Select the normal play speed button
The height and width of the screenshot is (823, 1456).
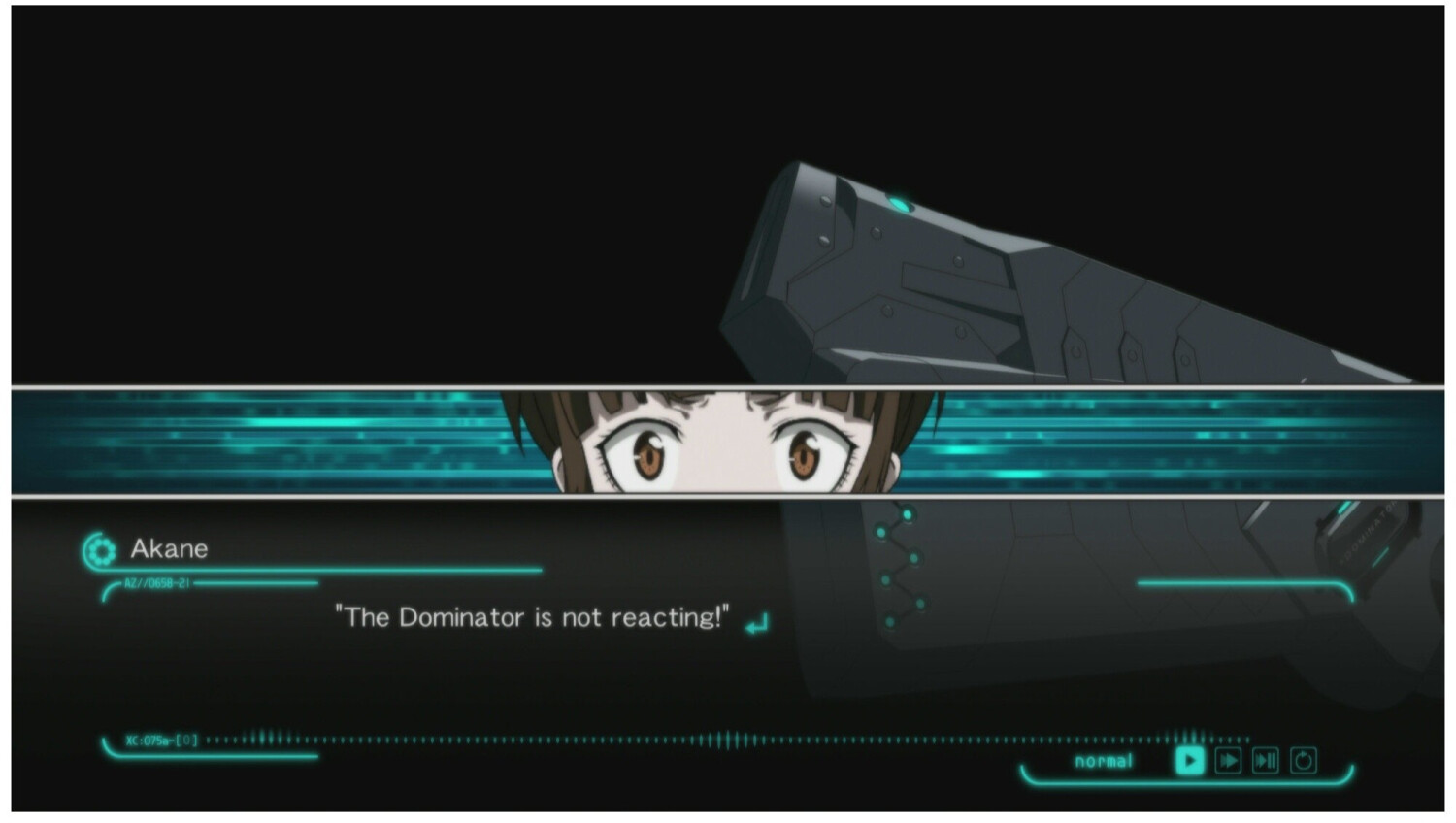point(1189,761)
